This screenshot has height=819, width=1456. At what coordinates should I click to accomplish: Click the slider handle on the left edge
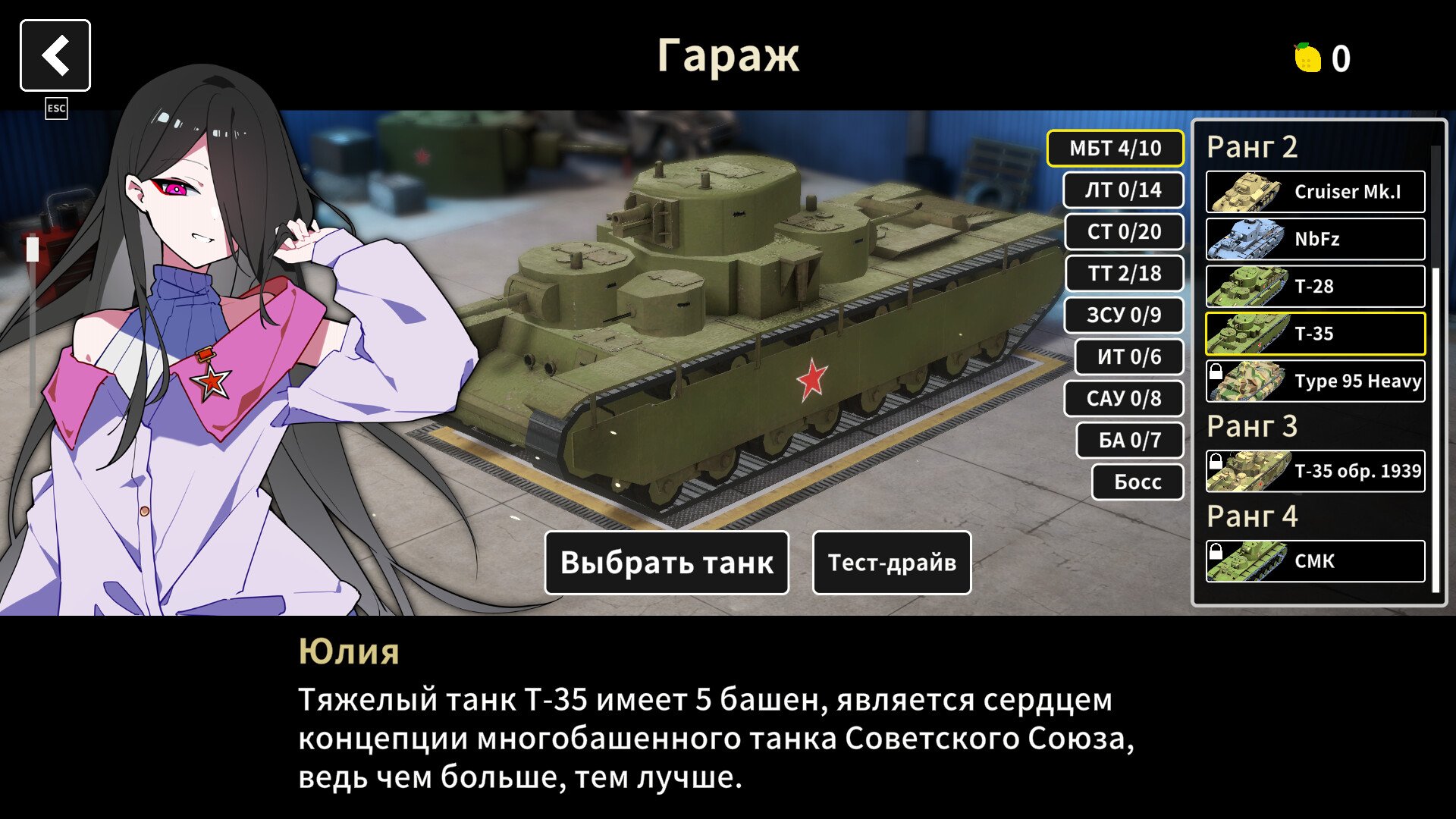coord(33,250)
